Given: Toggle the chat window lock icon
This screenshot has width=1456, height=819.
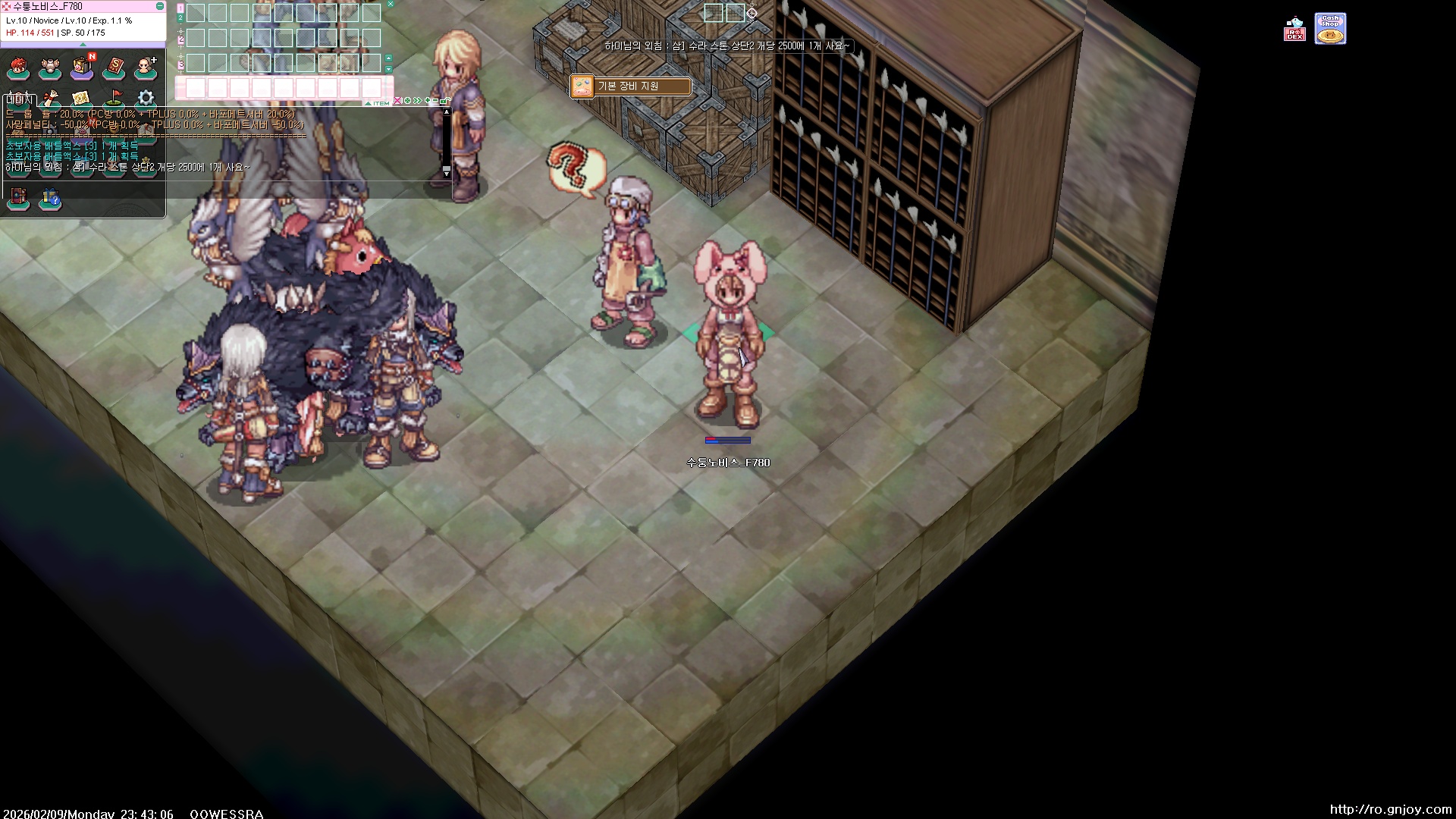Looking at the screenshot, I should 447,100.
